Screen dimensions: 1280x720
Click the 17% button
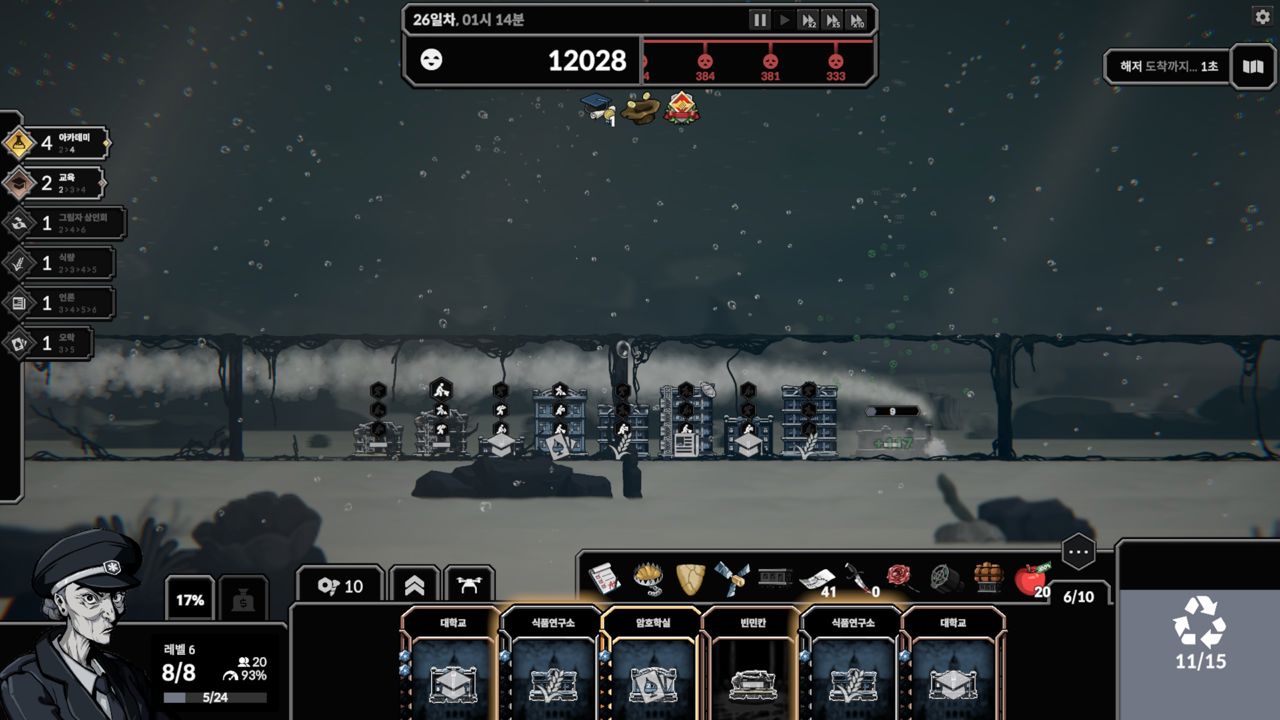(x=190, y=600)
